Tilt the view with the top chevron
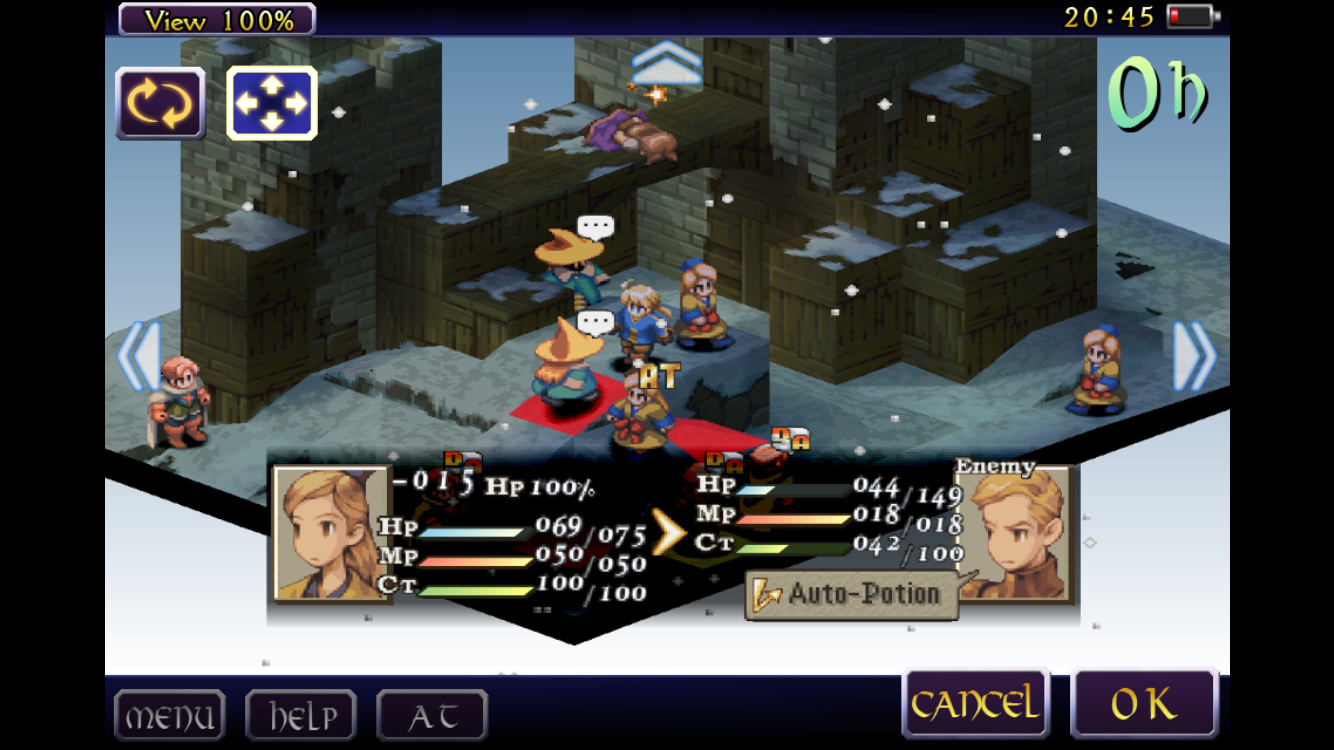1334x750 pixels. click(x=667, y=63)
